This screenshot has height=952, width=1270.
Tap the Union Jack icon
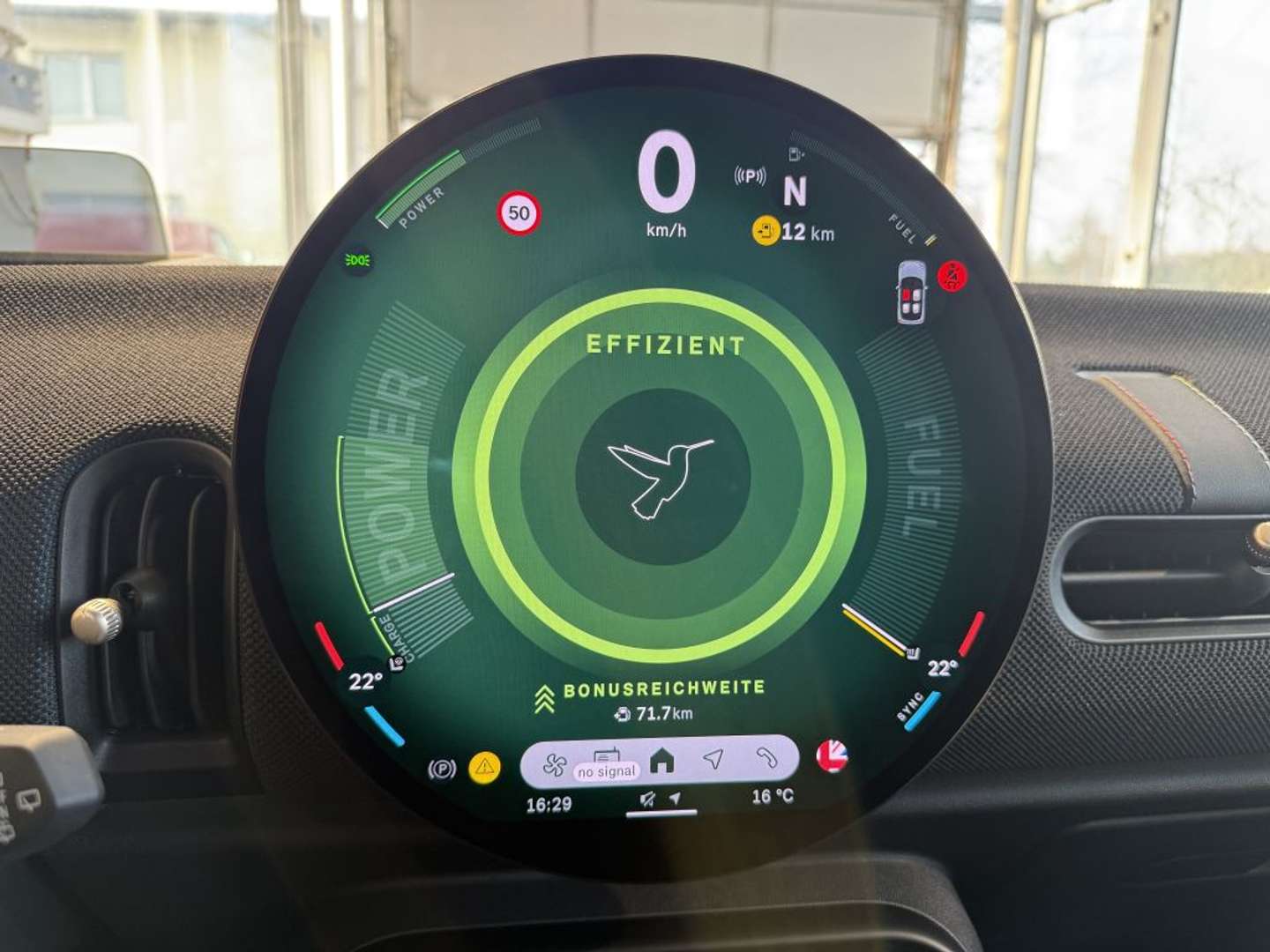pos(831,756)
